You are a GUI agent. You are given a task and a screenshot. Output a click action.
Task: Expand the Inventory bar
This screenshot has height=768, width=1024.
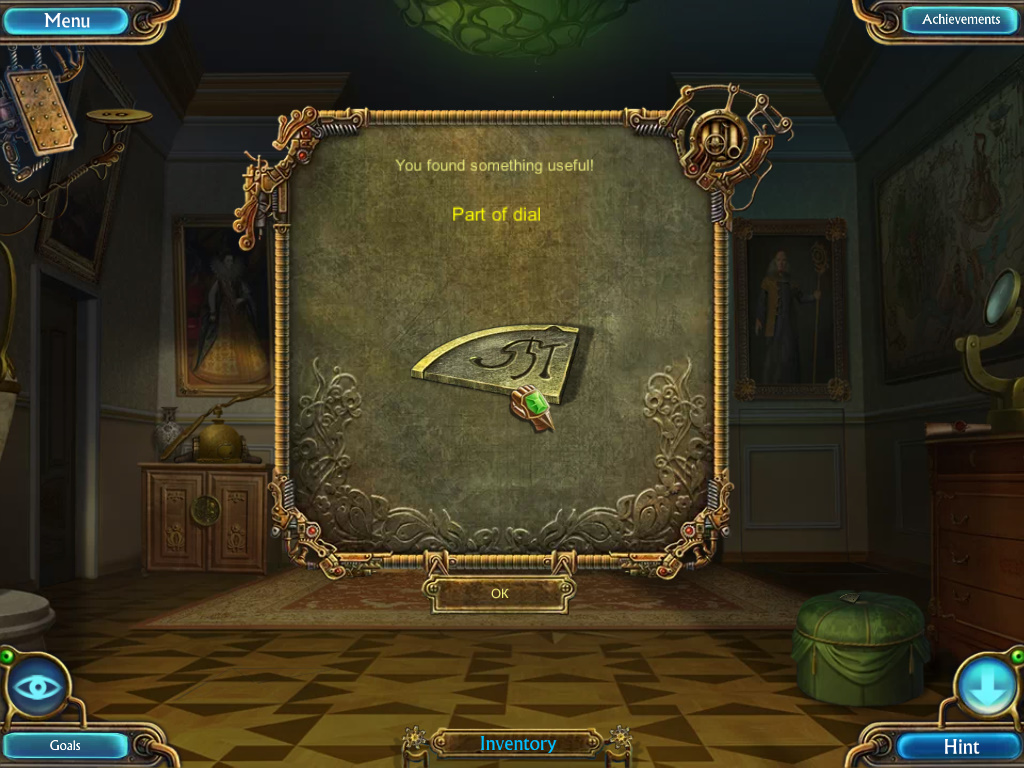(517, 743)
